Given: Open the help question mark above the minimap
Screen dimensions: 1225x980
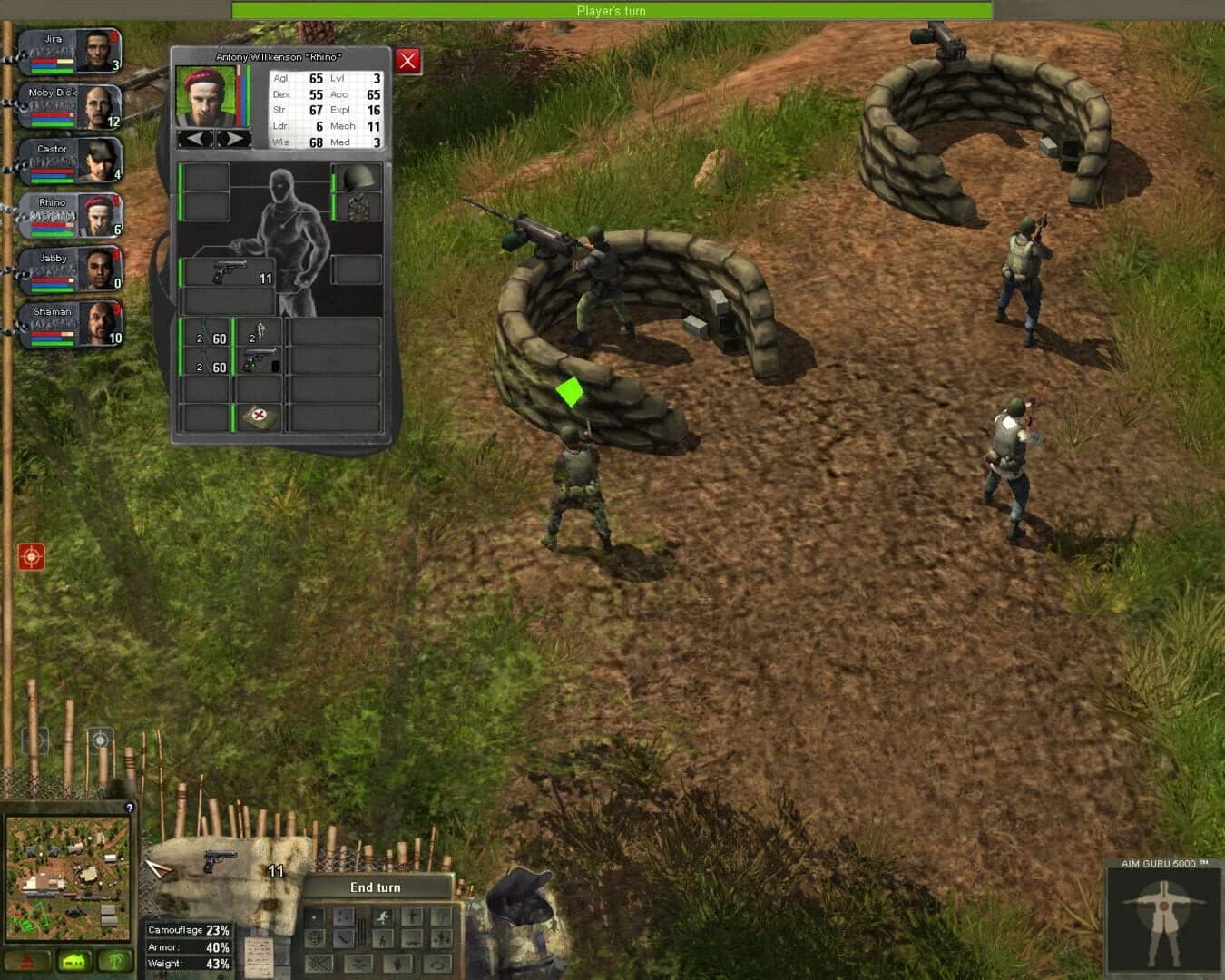Looking at the screenshot, I should coord(130,808).
